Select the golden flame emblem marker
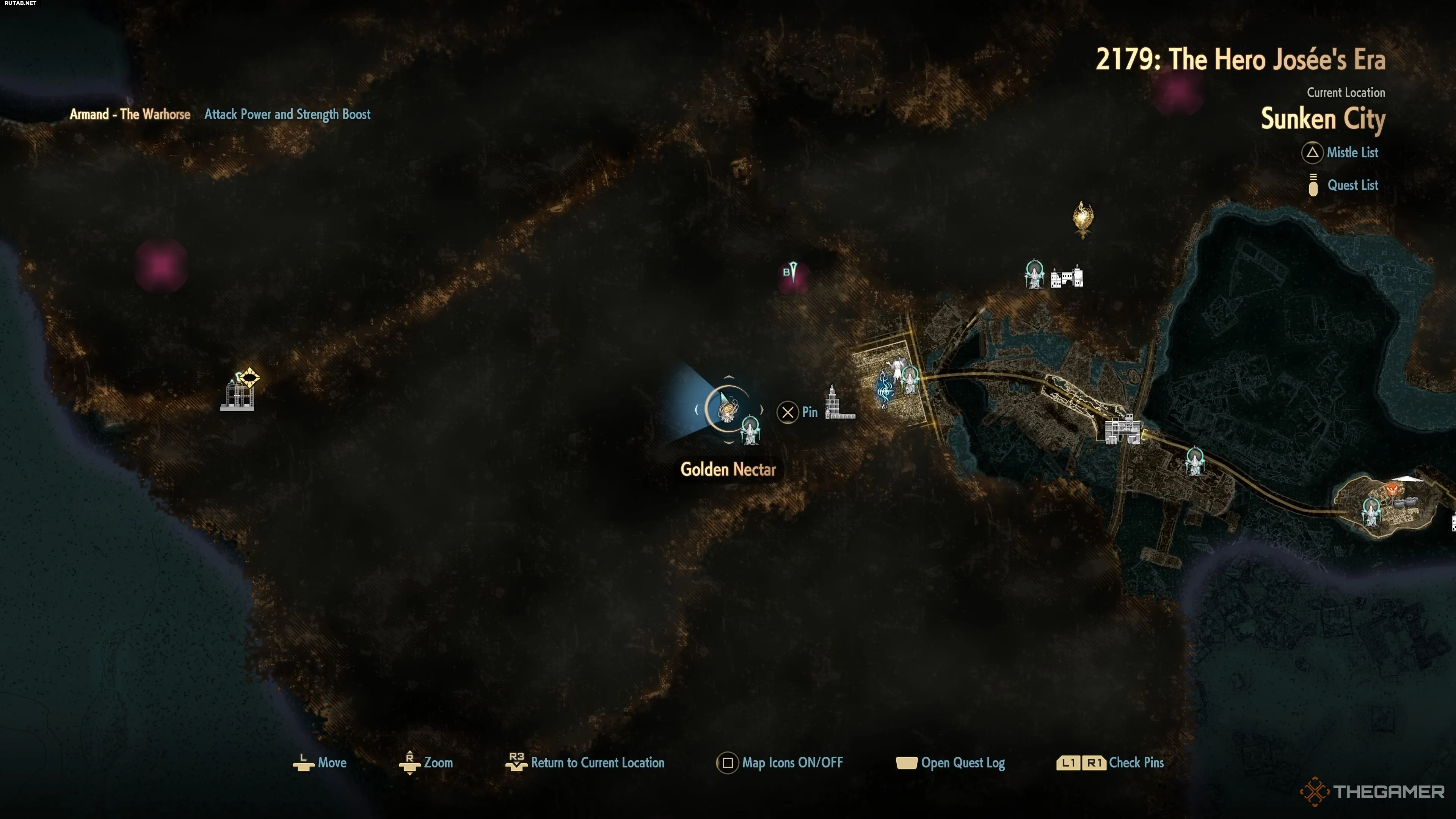Viewport: 1456px width, 819px height. [1083, 218]
